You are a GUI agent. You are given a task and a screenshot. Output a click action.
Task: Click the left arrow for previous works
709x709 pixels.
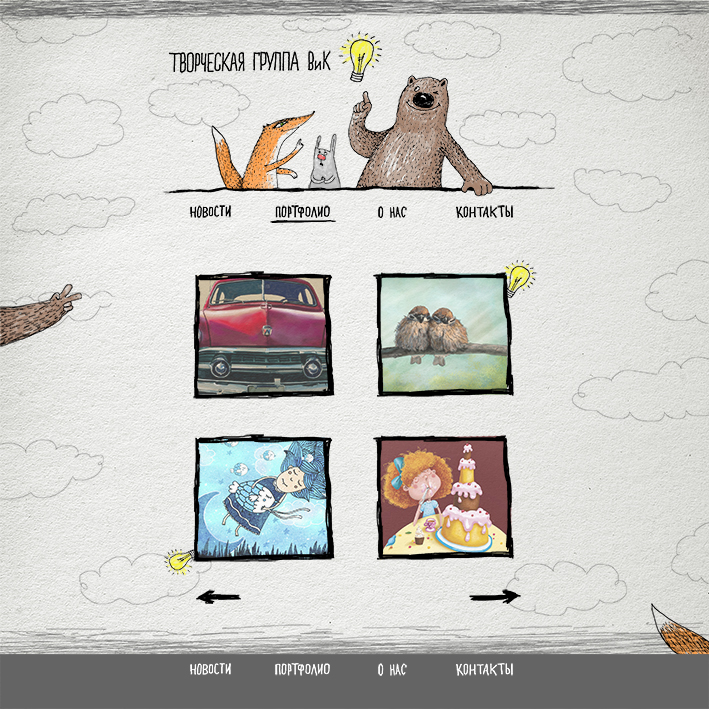click(x=219, y=597)
